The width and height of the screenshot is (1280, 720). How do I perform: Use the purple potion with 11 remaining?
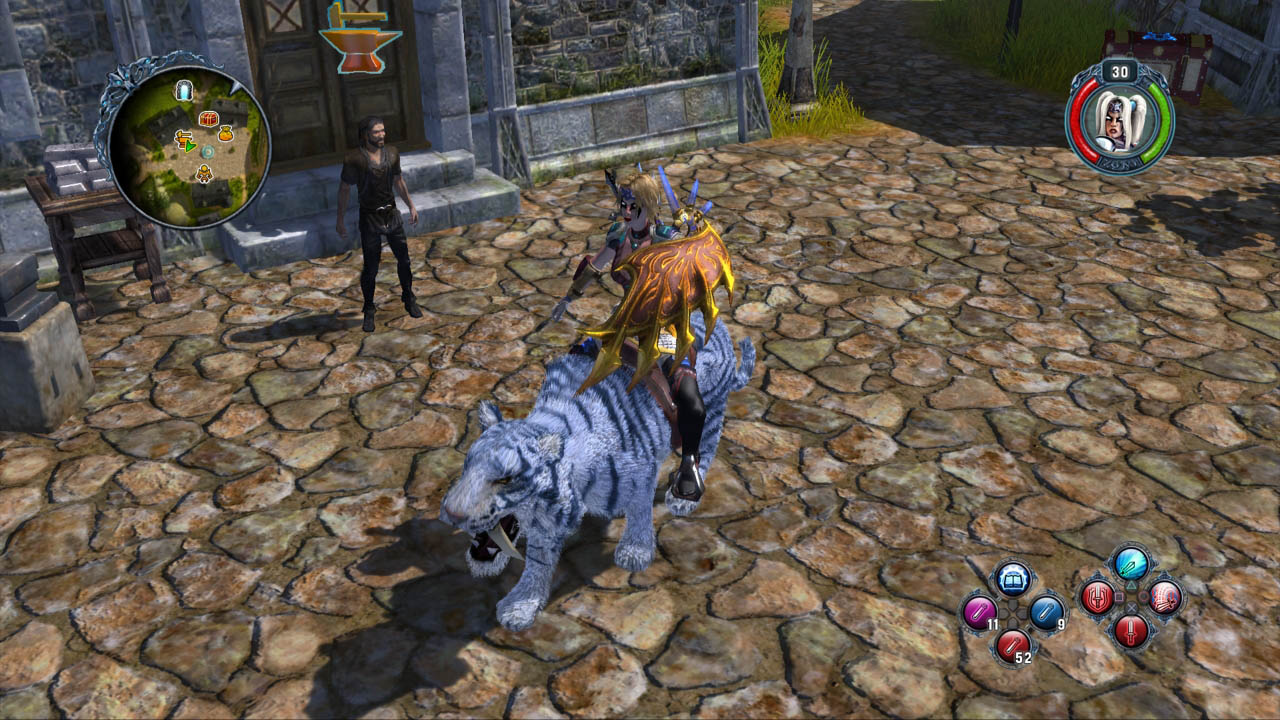tap(979, 611)
